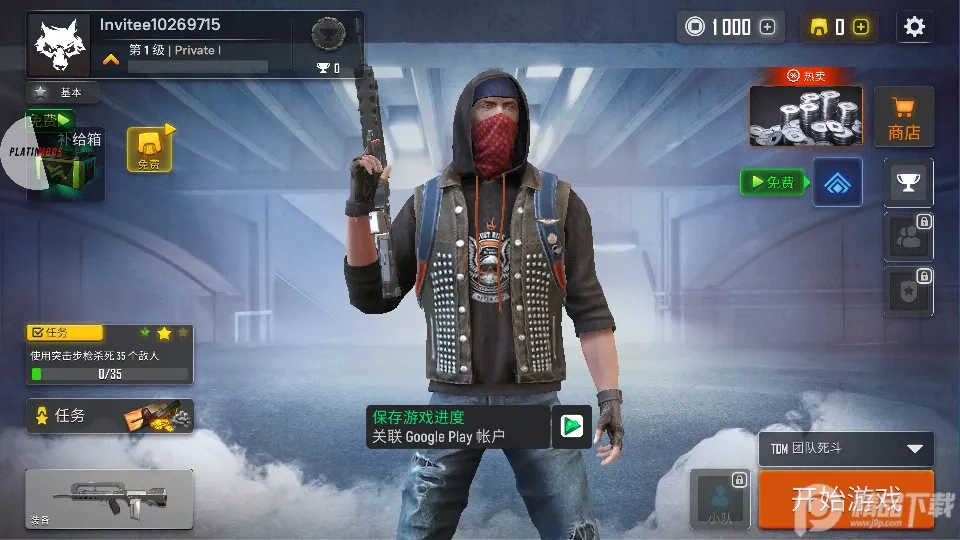View the assault rifle kill mission
The height and width of the screenshot is (540, 960).
(x=109, y=355)
